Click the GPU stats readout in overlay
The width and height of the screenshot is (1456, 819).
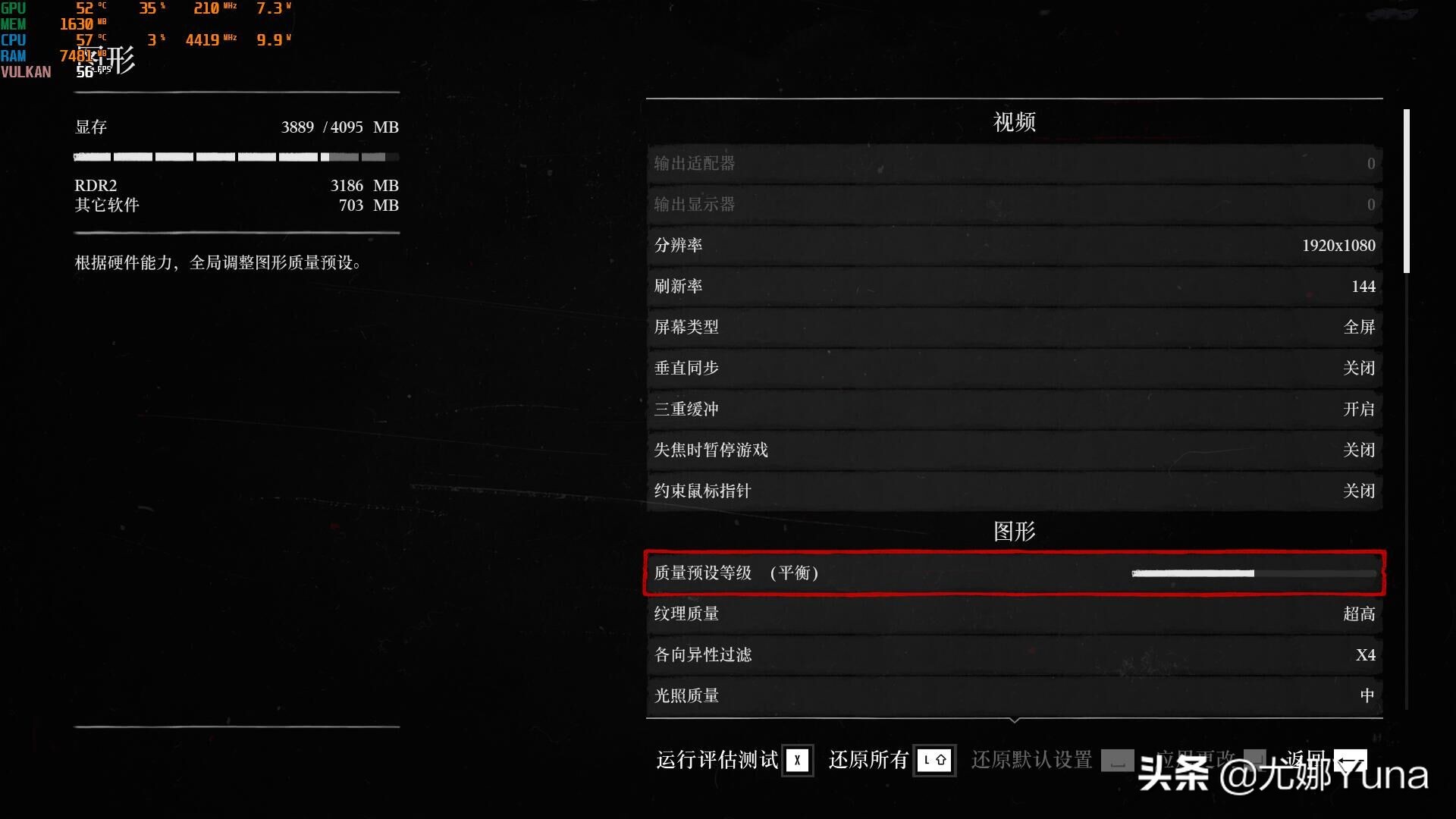point(152,8)
